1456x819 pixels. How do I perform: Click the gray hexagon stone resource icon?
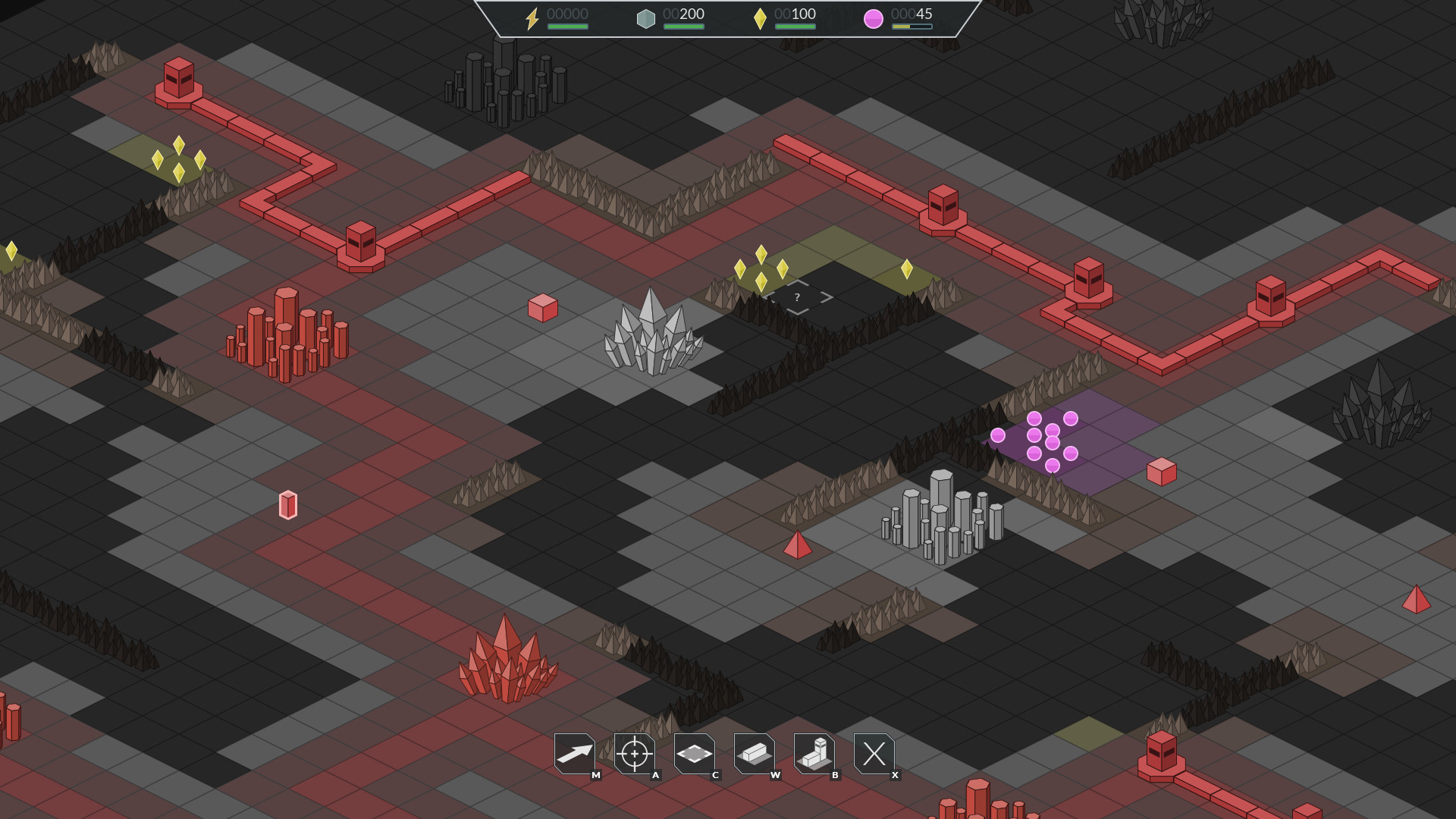point(646,19)
